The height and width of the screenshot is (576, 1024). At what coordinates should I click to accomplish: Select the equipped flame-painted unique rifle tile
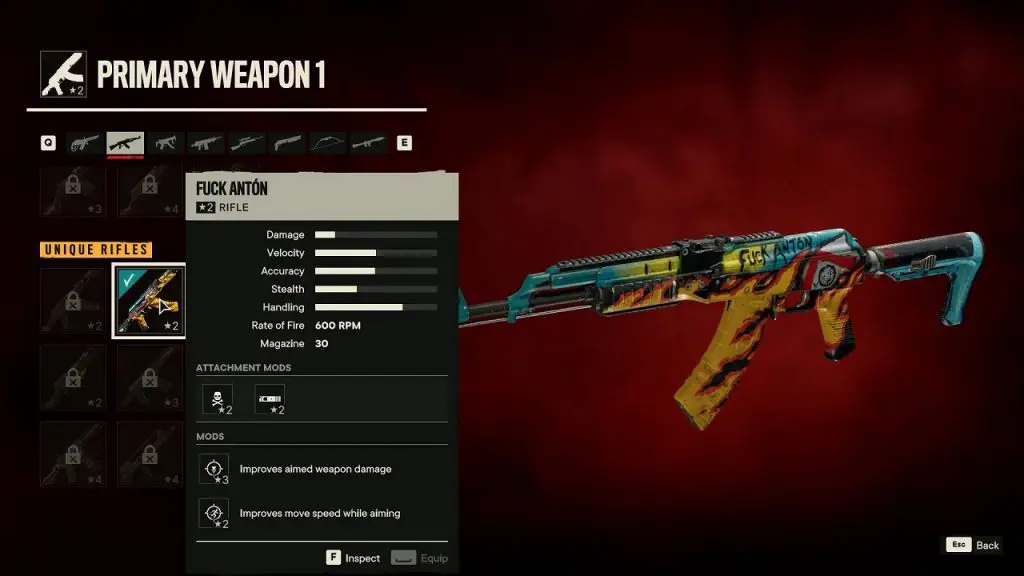pyautogui.click(x=148, y=301)
